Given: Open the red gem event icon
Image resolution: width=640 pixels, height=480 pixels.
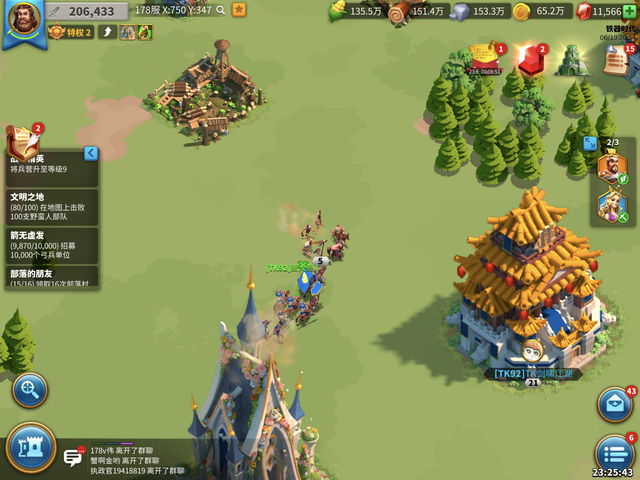Looking at the screenshot, I should (531, 59).
